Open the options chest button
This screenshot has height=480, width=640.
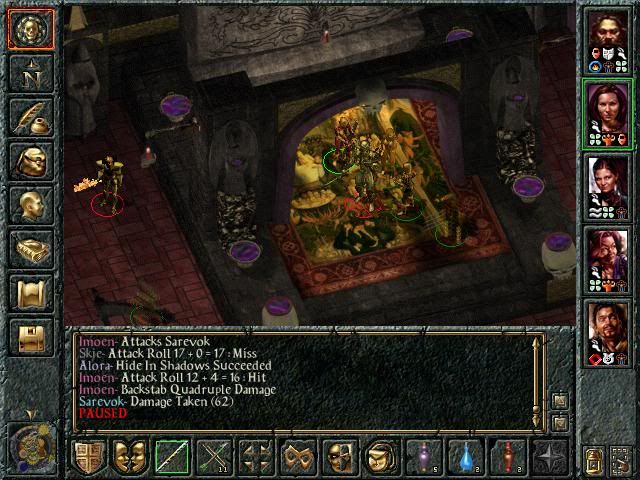click(x=31, y=336)
